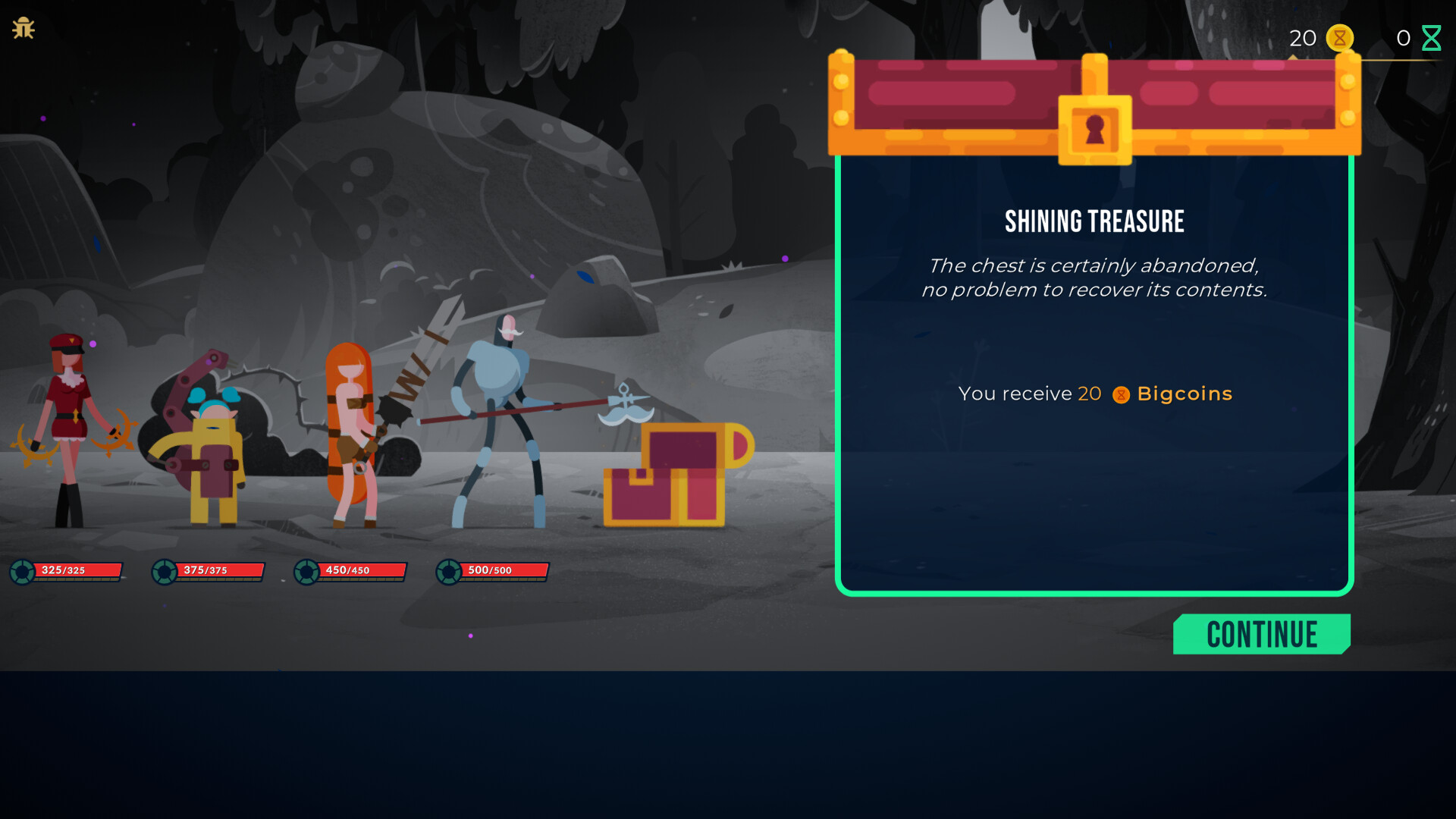This screenshot has height=819, width=1456.
Task: Click the emblem on the 500/500 health bar
Action: (447, 571)
